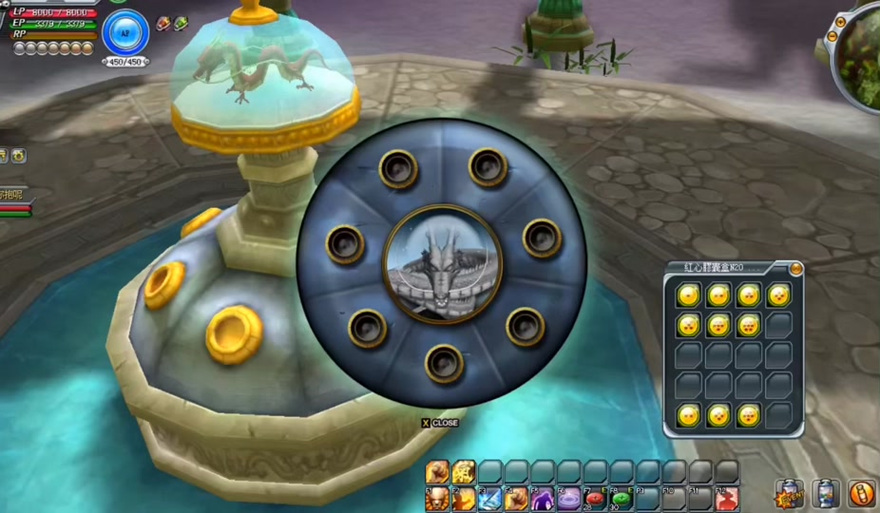Use the green capsule in F8
The image size is (880, 513).
pyautogui.click(x=621, y=497)
